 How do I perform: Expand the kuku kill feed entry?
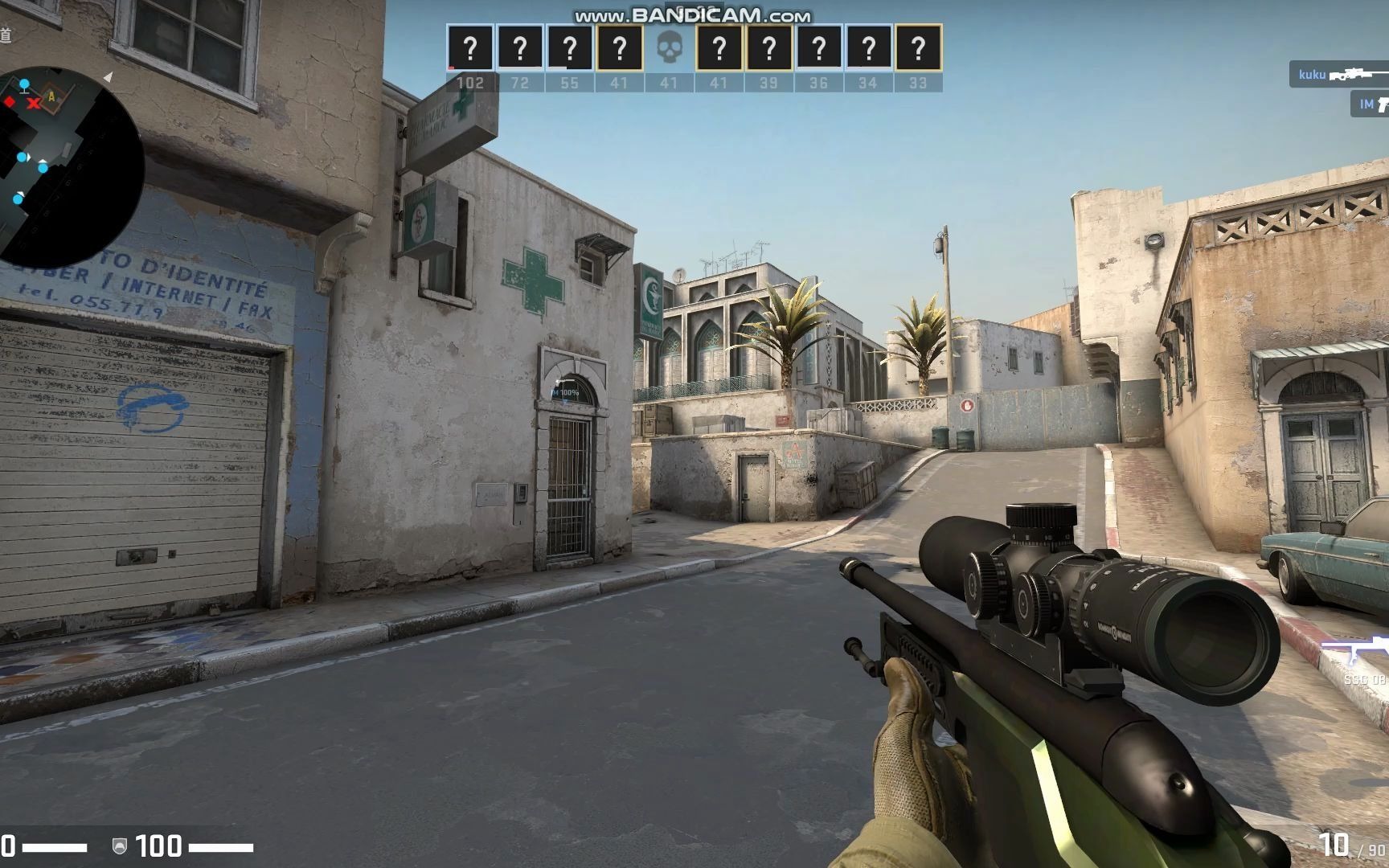click(1334, 74)
